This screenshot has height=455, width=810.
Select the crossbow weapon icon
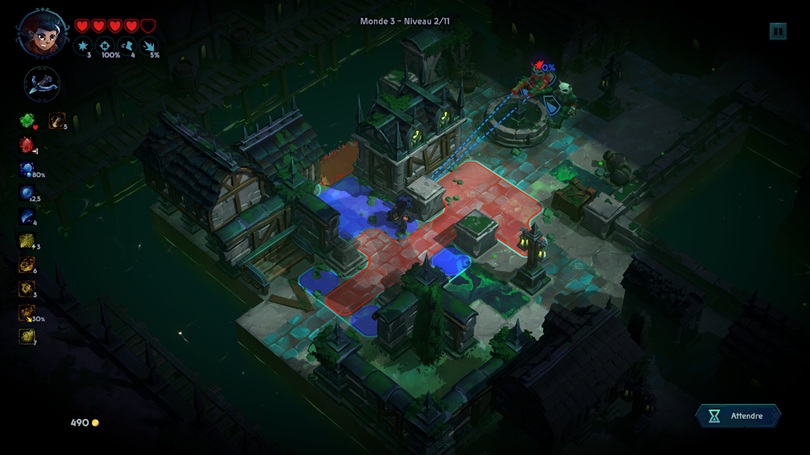(x=42, y=84)
